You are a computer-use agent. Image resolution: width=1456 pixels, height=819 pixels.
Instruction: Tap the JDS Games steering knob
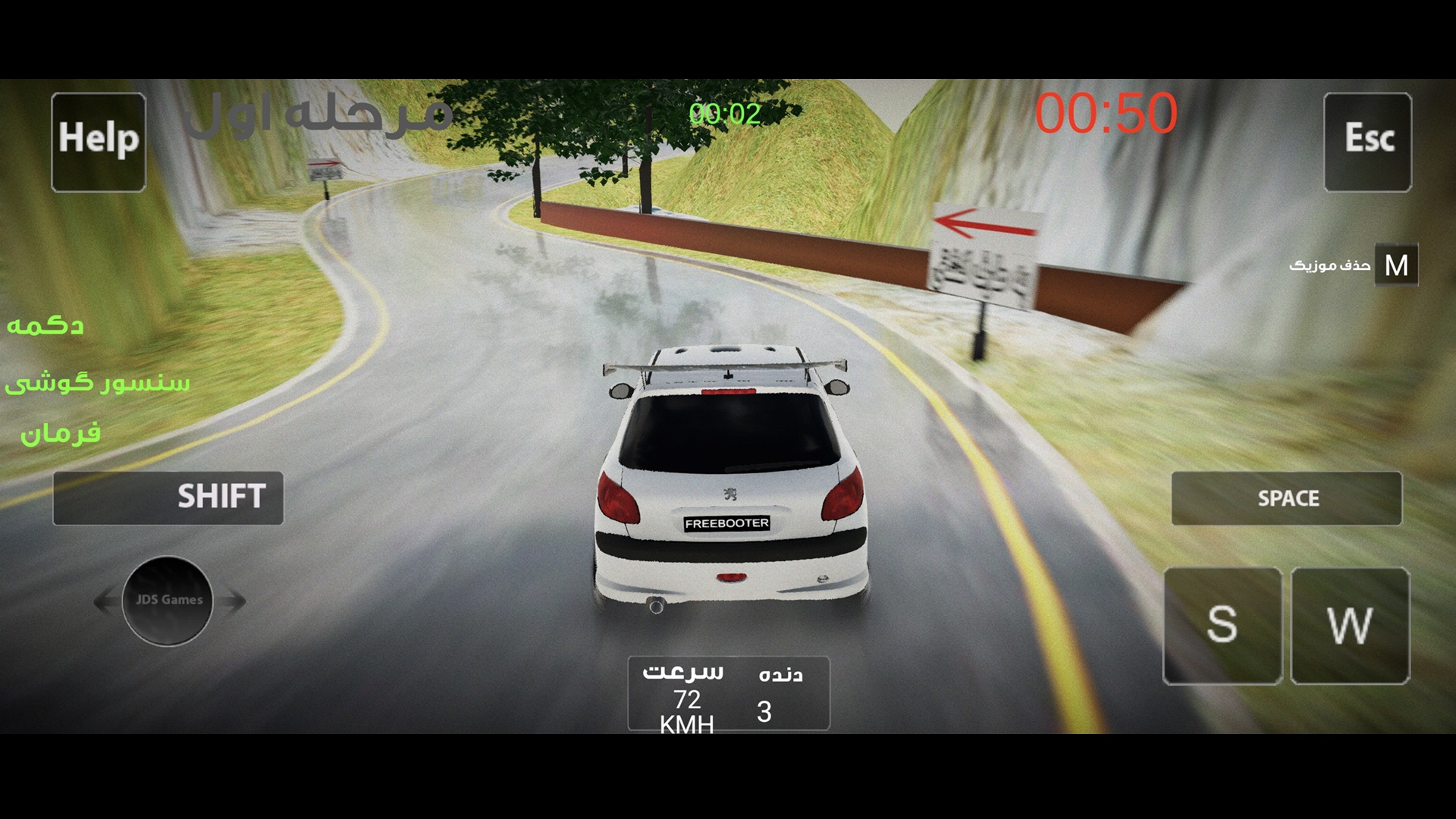coord(168,601)
